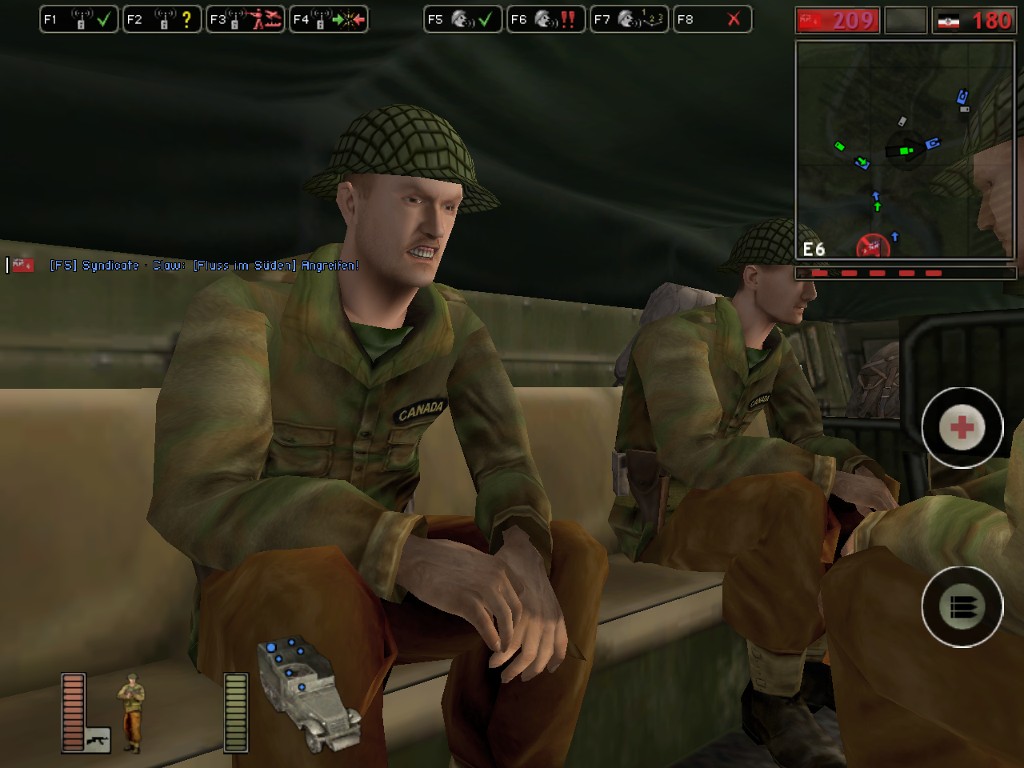Trigger the F6 voice alert exclamation command
1024x768 pixels.
point(545,19)
